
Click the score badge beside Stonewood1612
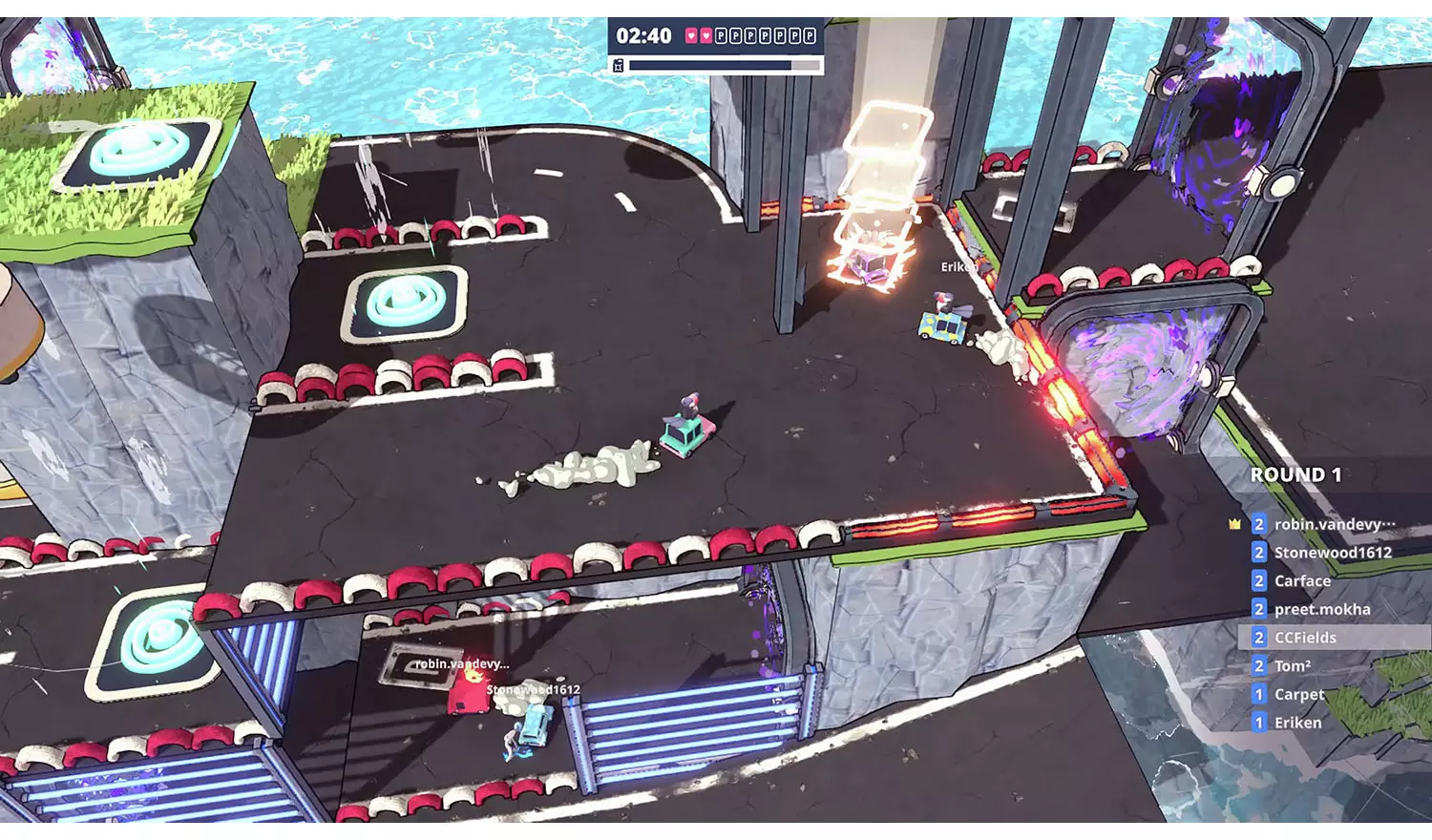tap(1258, 552)
